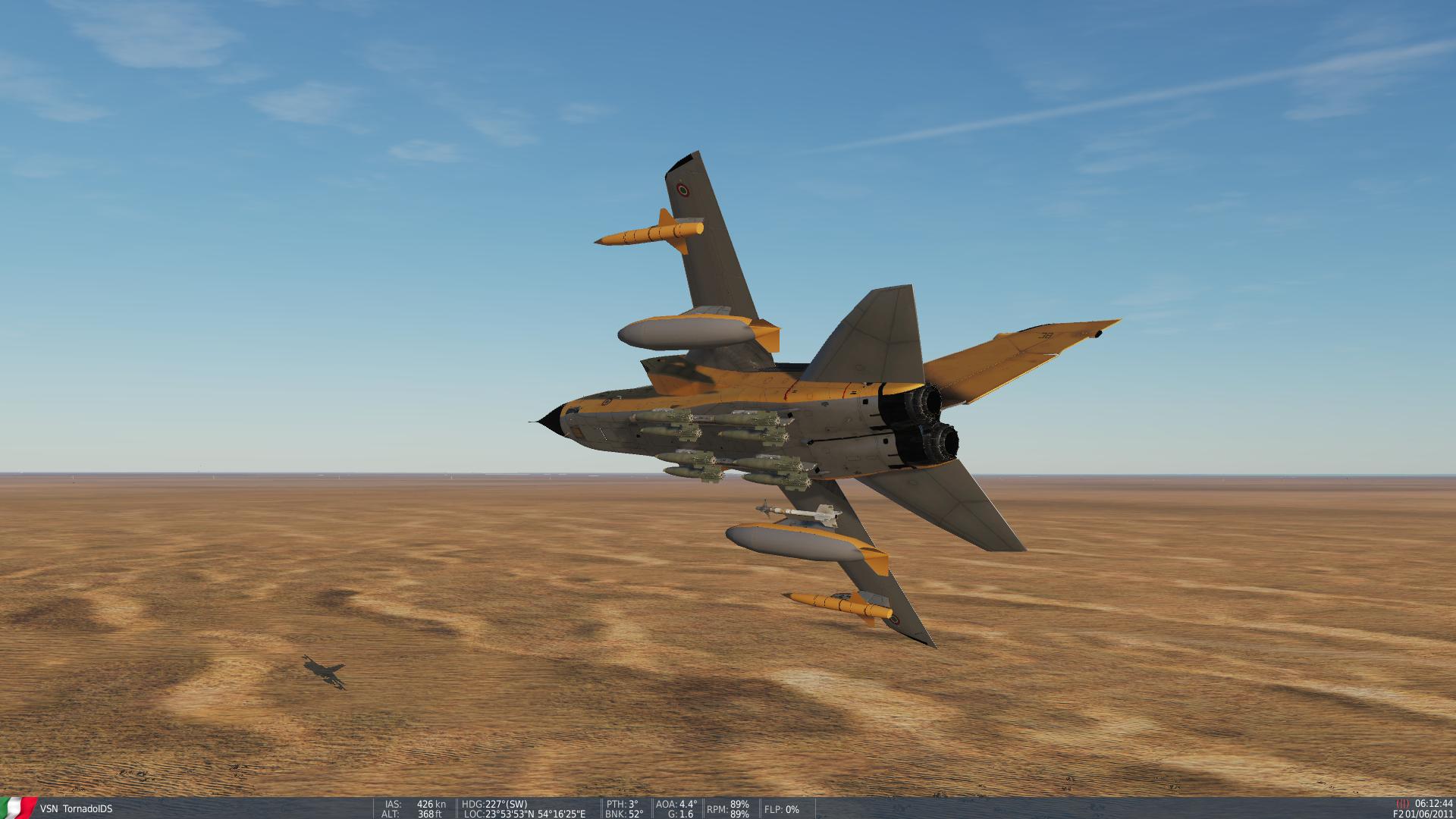Click the 426 kn IAS speed value
This screenshot has width=1456, height=819.
coord(429,805)
